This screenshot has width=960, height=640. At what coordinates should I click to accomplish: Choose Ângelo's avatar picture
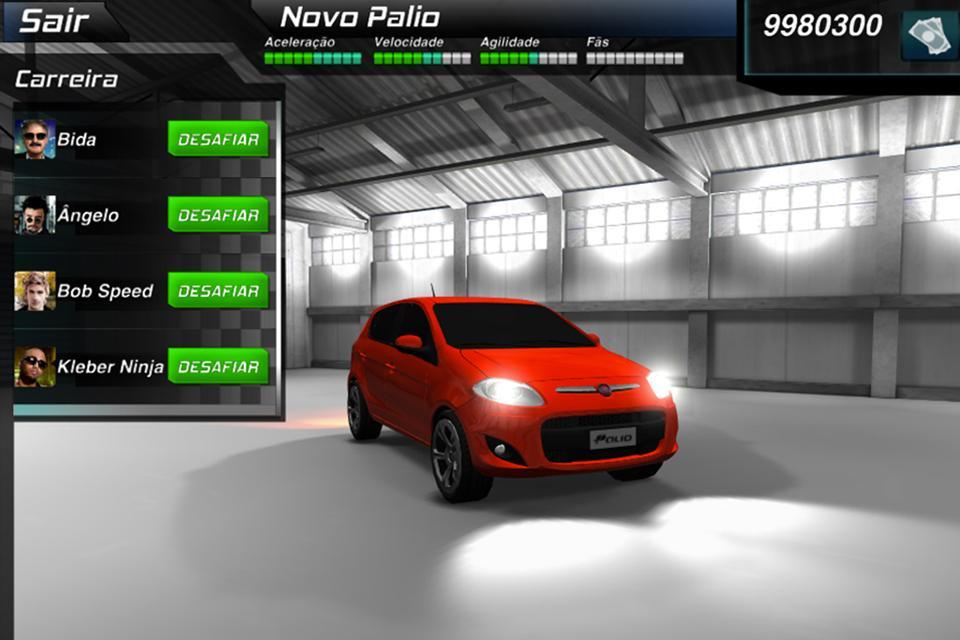(35, 215)
